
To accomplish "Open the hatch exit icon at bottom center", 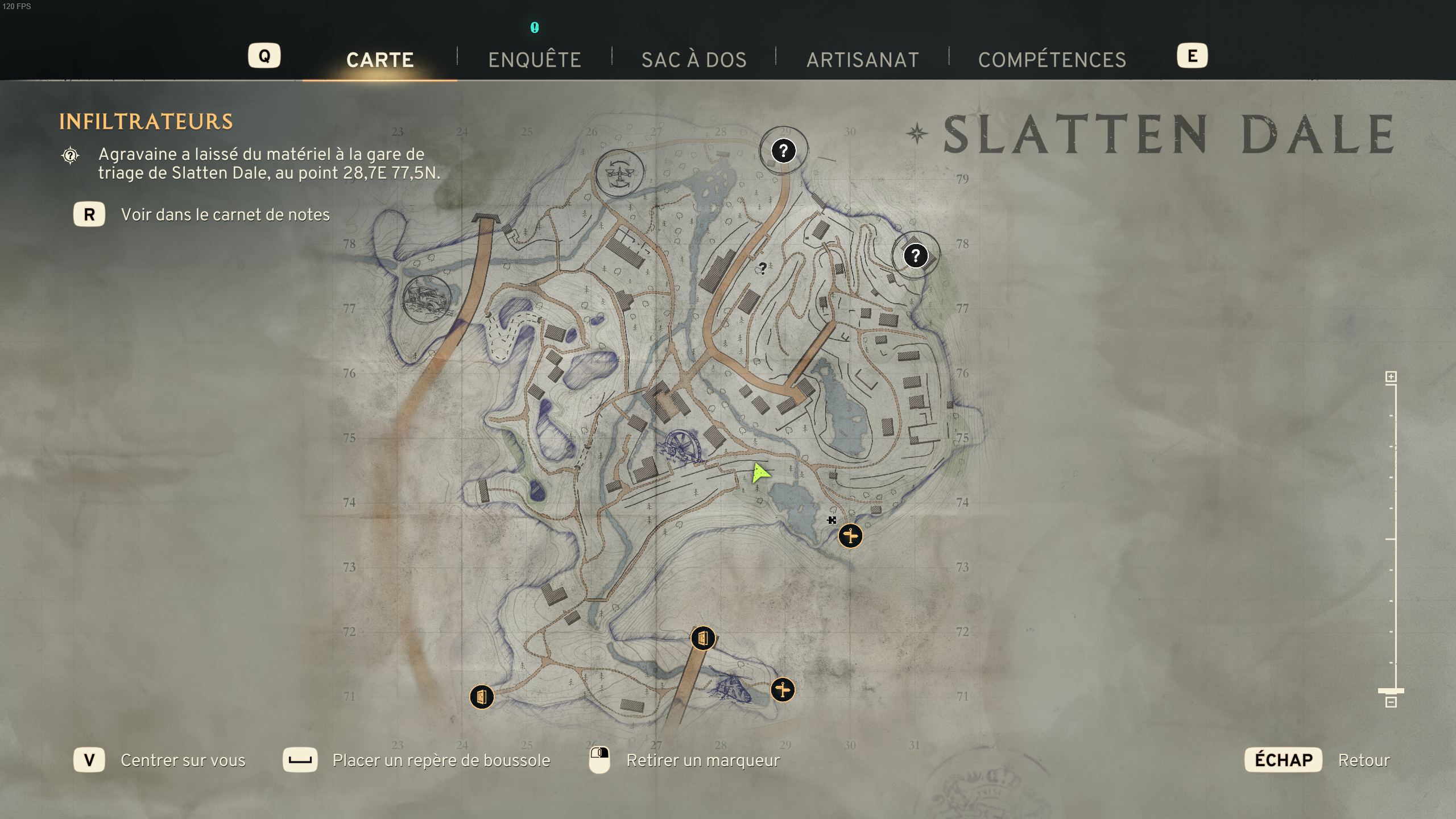I will pyautogui.click(x=704, y=638).
